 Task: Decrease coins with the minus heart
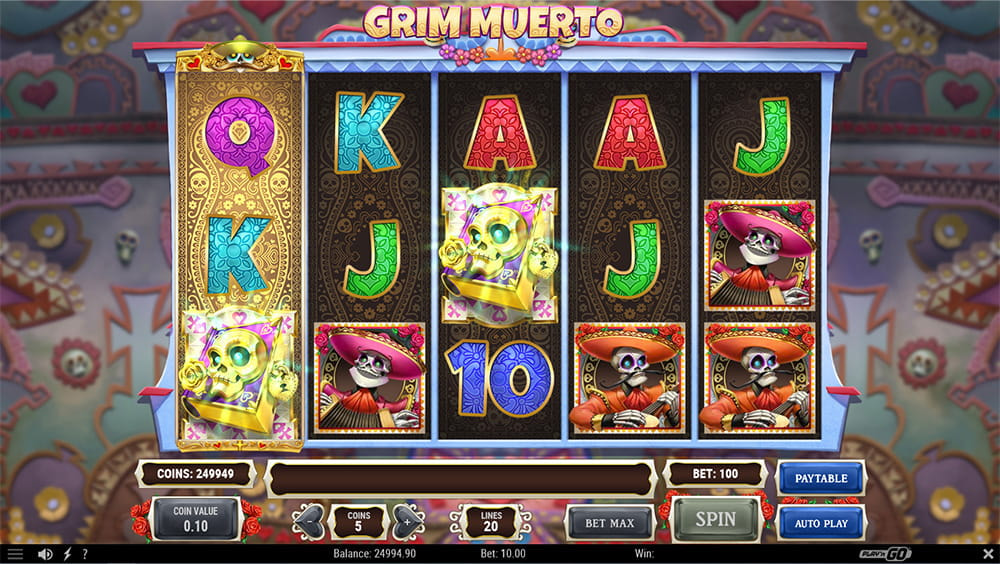tap(310, 522)
